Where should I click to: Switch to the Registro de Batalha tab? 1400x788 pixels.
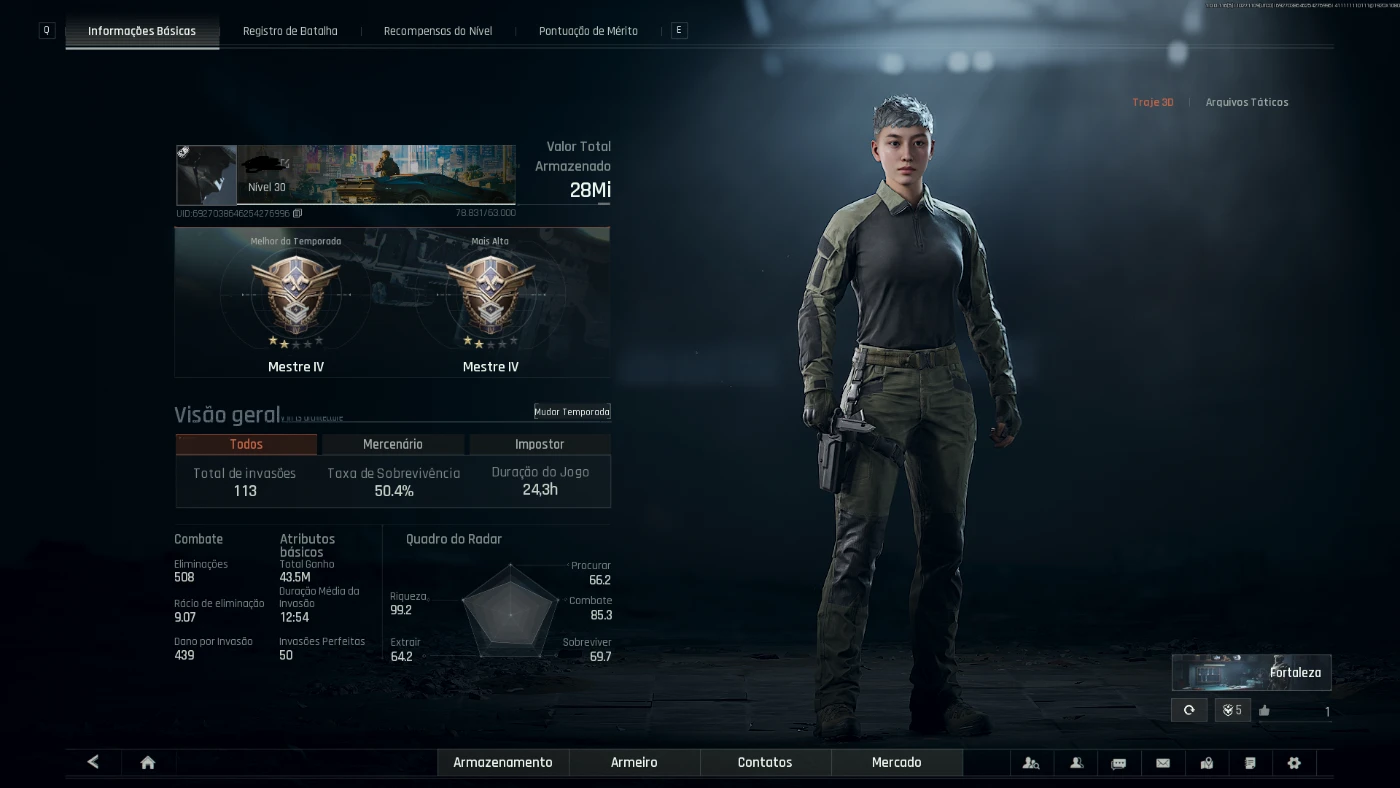(x=290, y=31)
